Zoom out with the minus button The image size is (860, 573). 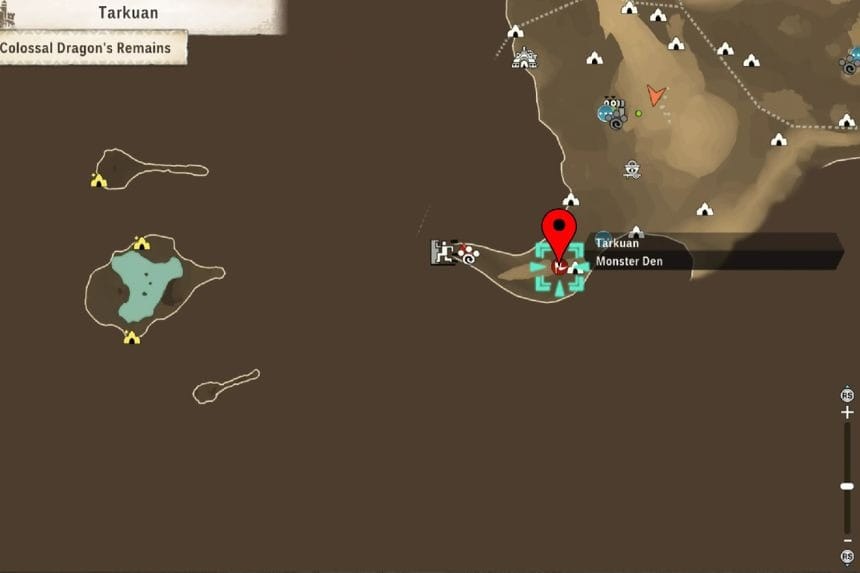point(847,540)
